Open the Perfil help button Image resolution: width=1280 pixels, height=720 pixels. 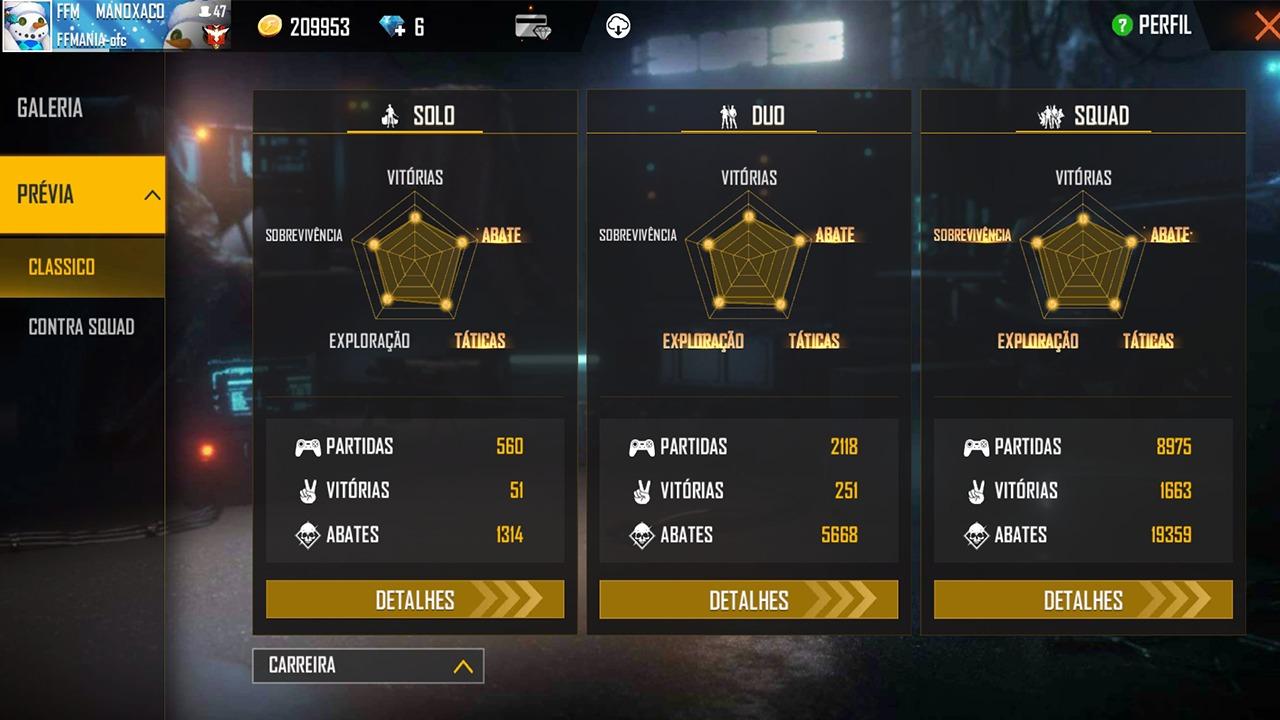pos(1123,26)
